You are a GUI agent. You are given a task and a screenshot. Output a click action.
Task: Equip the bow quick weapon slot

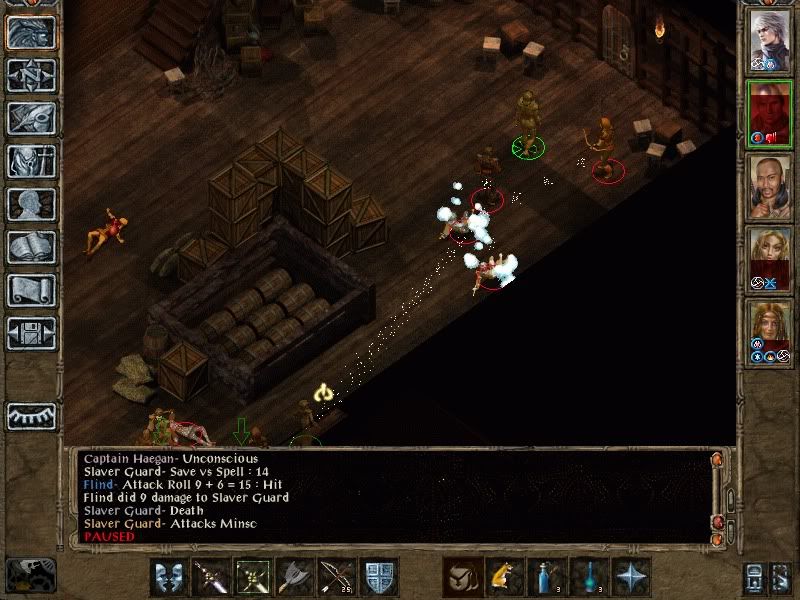(x=336, y=577)
